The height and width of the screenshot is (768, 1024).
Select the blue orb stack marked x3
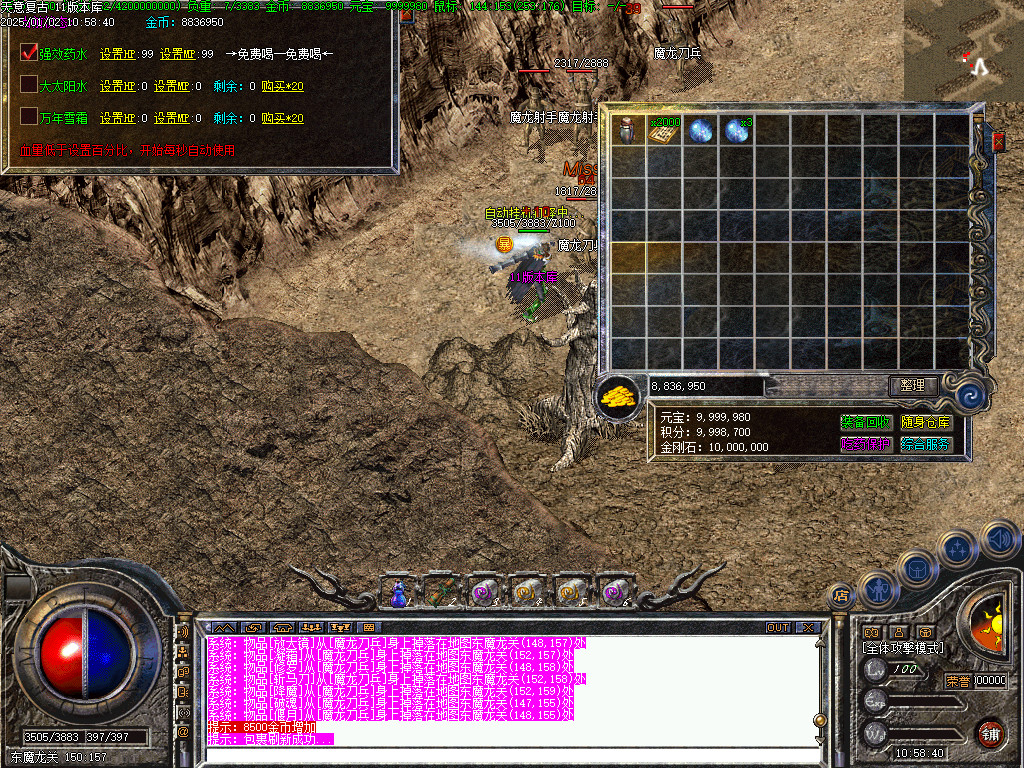pyautogui.click(x=737, y=131)
